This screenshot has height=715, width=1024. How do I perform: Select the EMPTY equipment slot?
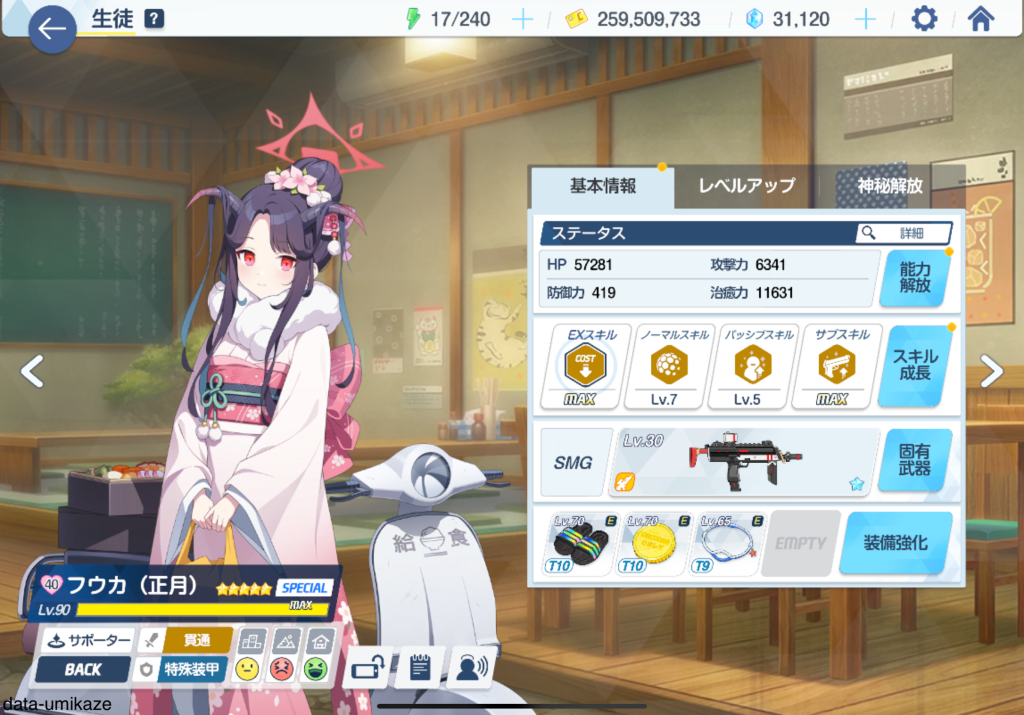[x=801, y=544]
